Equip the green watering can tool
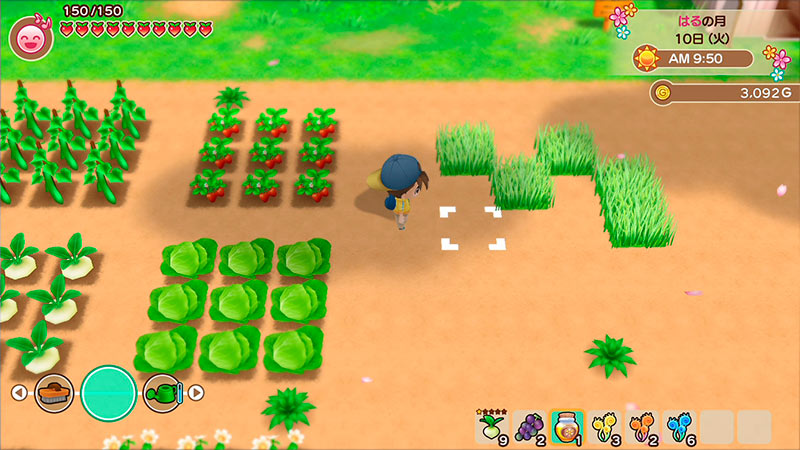This screenshot has width=800, height=450. [x=161, y=392]
